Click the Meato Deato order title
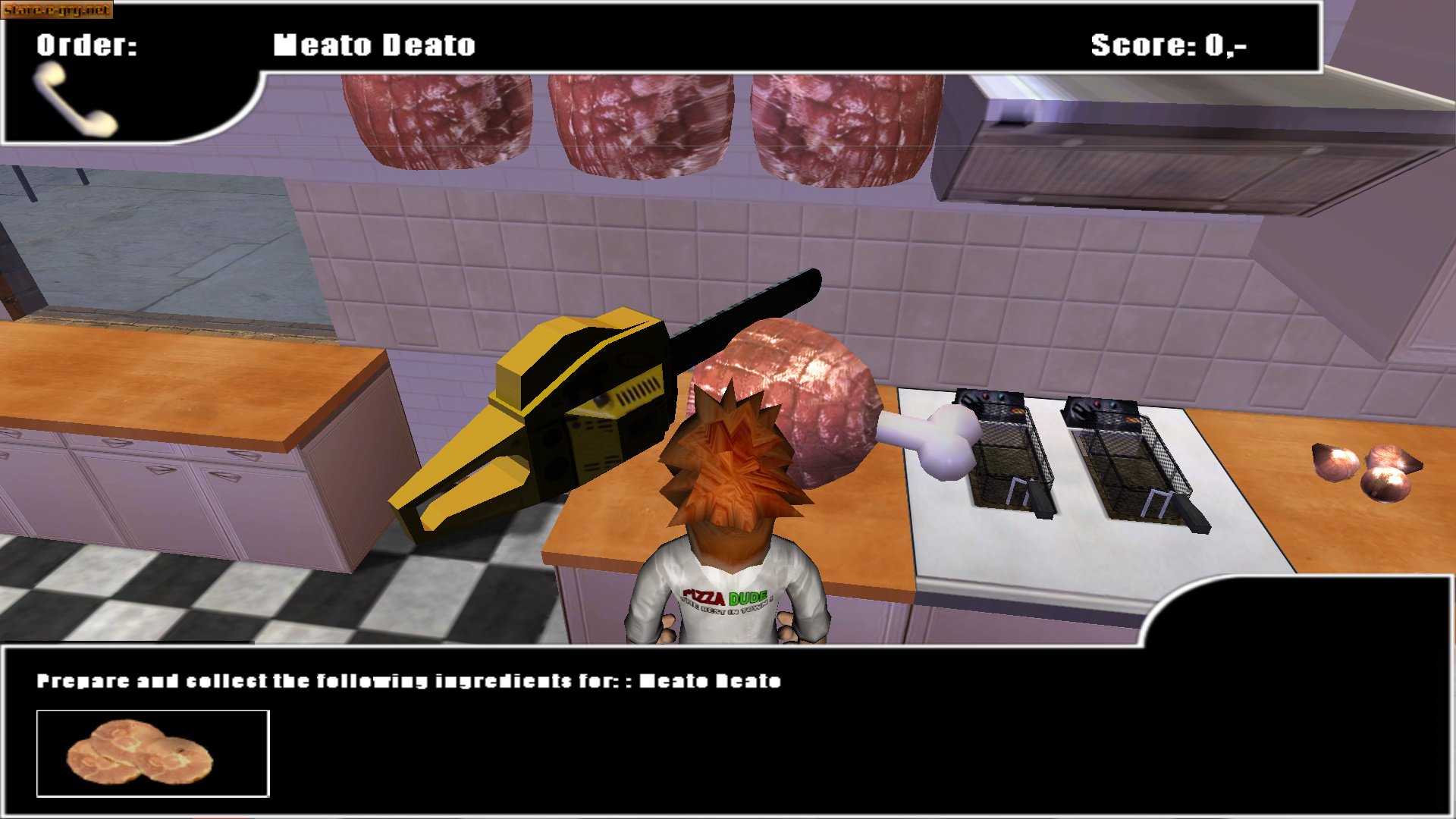 pyautogui.click(x=375, y=45)
